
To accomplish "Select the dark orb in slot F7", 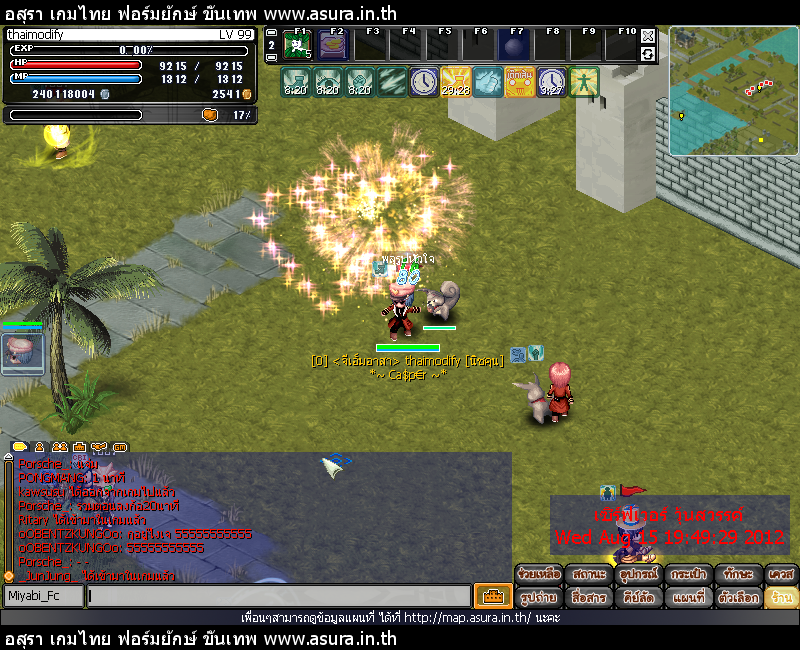I will click(515, 46).
